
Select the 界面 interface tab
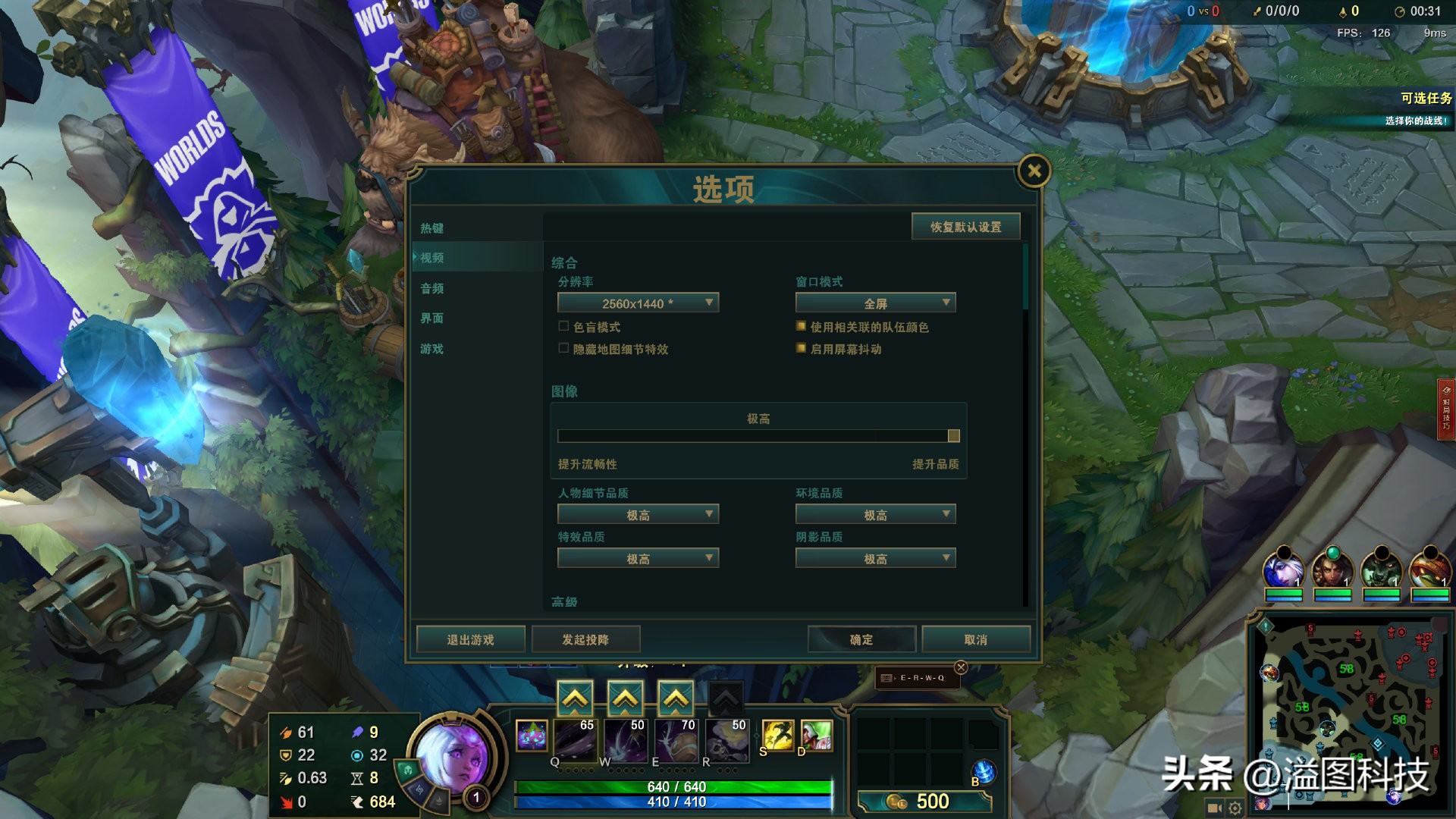(x=432, y=318)
